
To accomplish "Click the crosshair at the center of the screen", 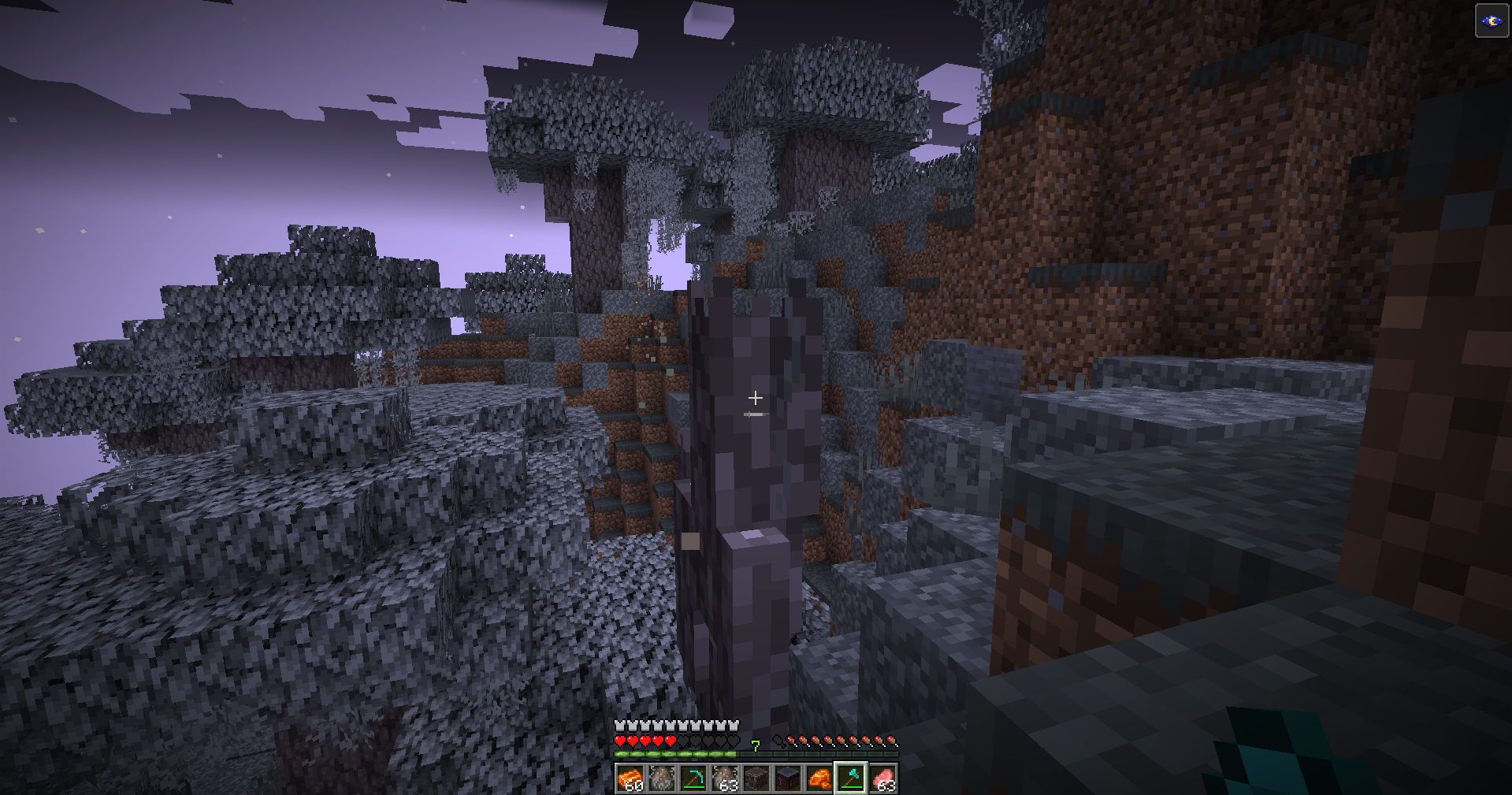I will (756, 398).
